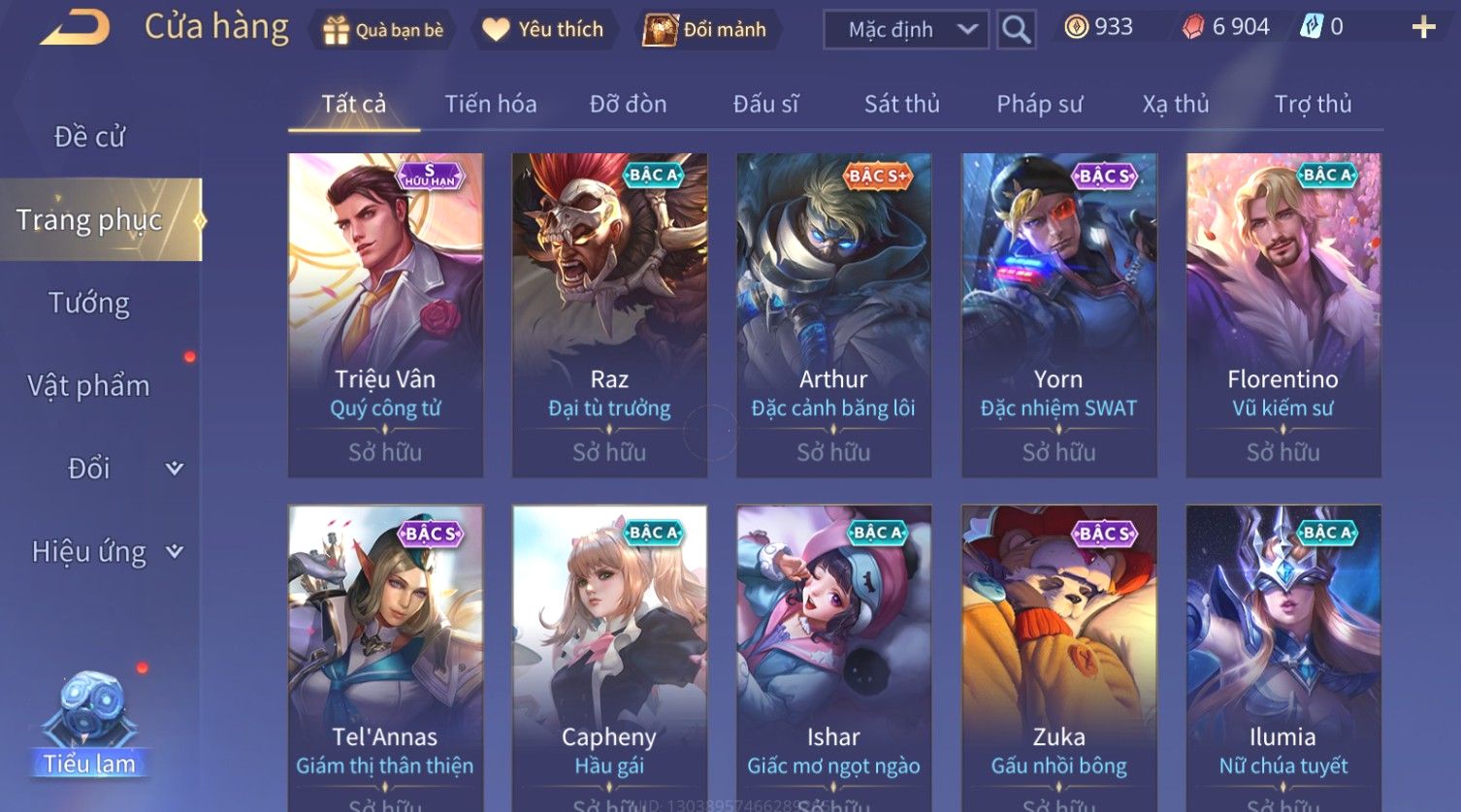This screenshot has height=812, width=1461.
Task: Expand the Mặc định sort dropdown
Action: [905, 30]
